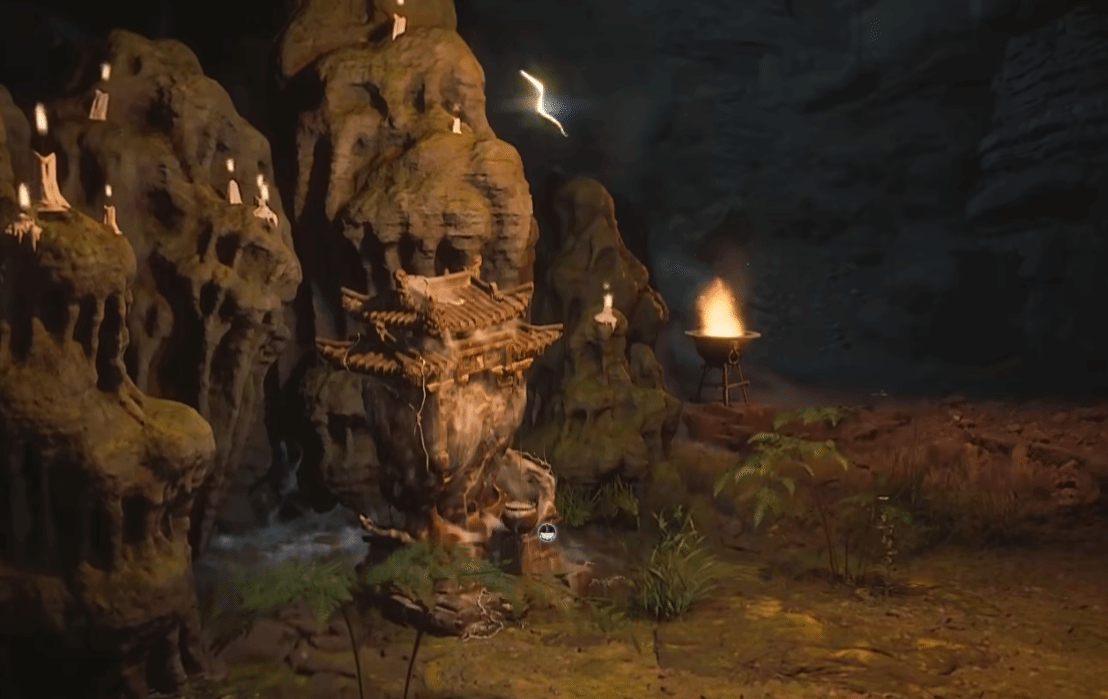The height and width of the screenshot is (699, 1108).
Task: Click the incense burner shrine marker icon
Action: (547, 533)
